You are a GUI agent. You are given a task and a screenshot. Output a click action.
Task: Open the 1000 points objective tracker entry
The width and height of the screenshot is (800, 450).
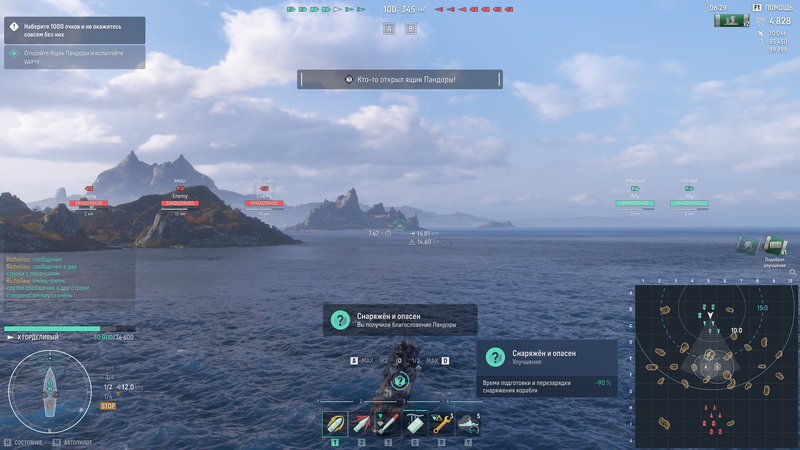pos(74,30)
